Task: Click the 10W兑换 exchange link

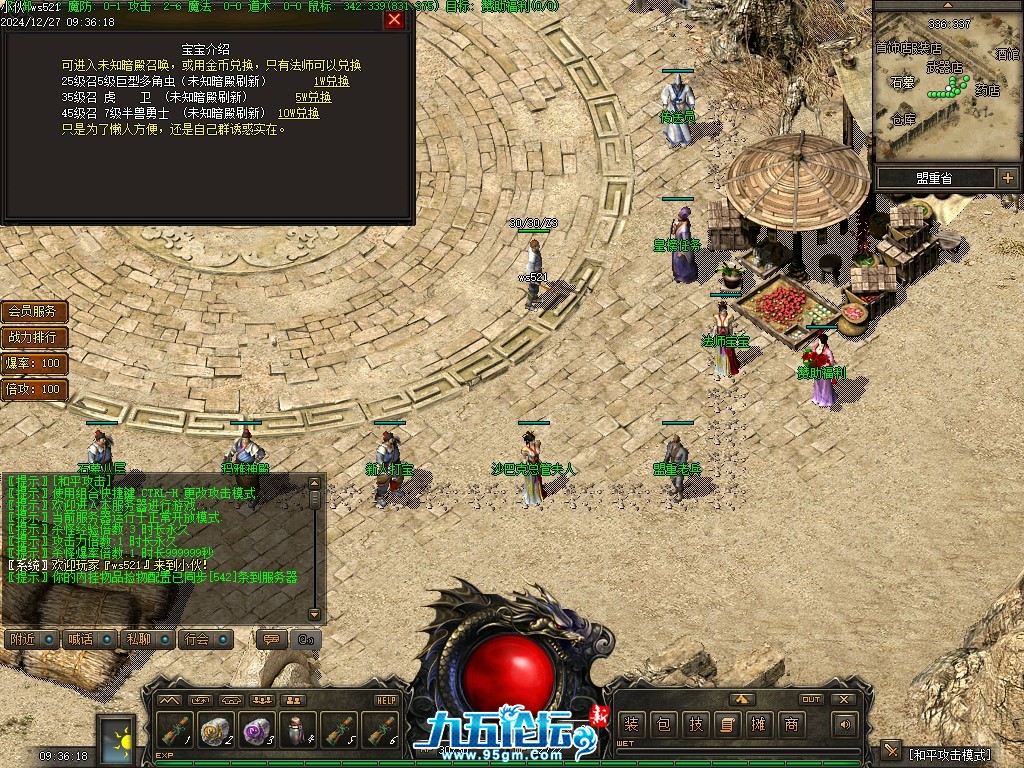Action: pyautogui.click(x=299, y=113)
